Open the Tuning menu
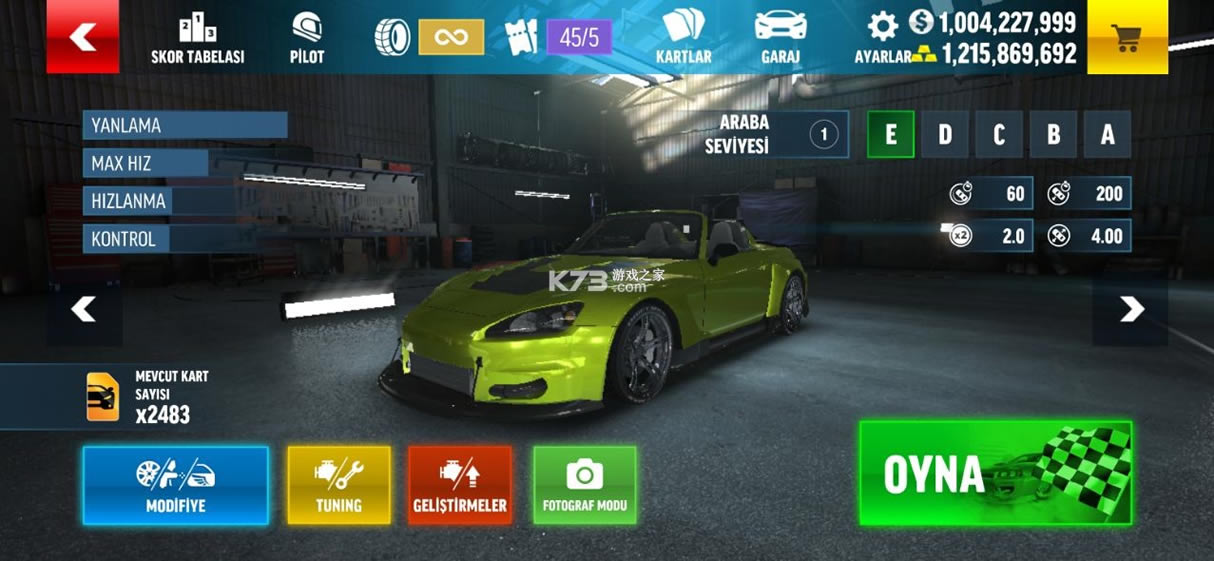The width and height of the screenshot is (1214, 561). click(339, 485)
